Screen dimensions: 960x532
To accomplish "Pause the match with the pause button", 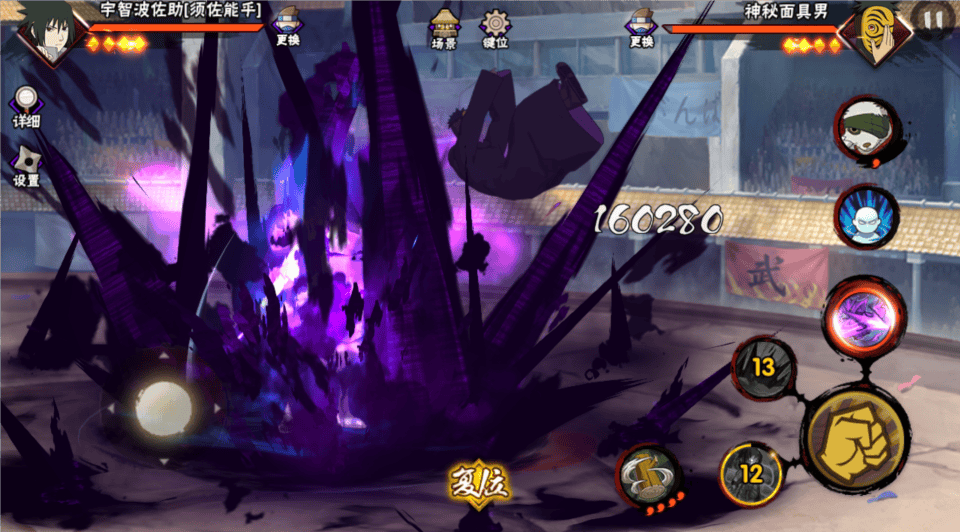I will [x=933, y=19].
